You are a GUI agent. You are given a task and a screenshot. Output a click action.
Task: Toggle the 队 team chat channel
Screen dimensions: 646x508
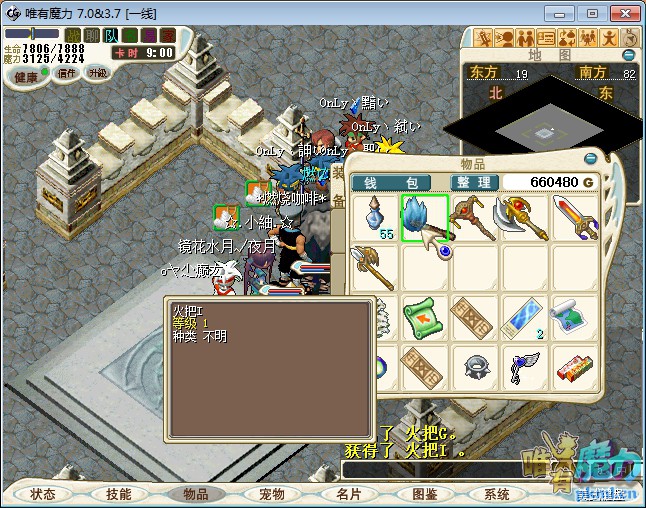[112, 35]
